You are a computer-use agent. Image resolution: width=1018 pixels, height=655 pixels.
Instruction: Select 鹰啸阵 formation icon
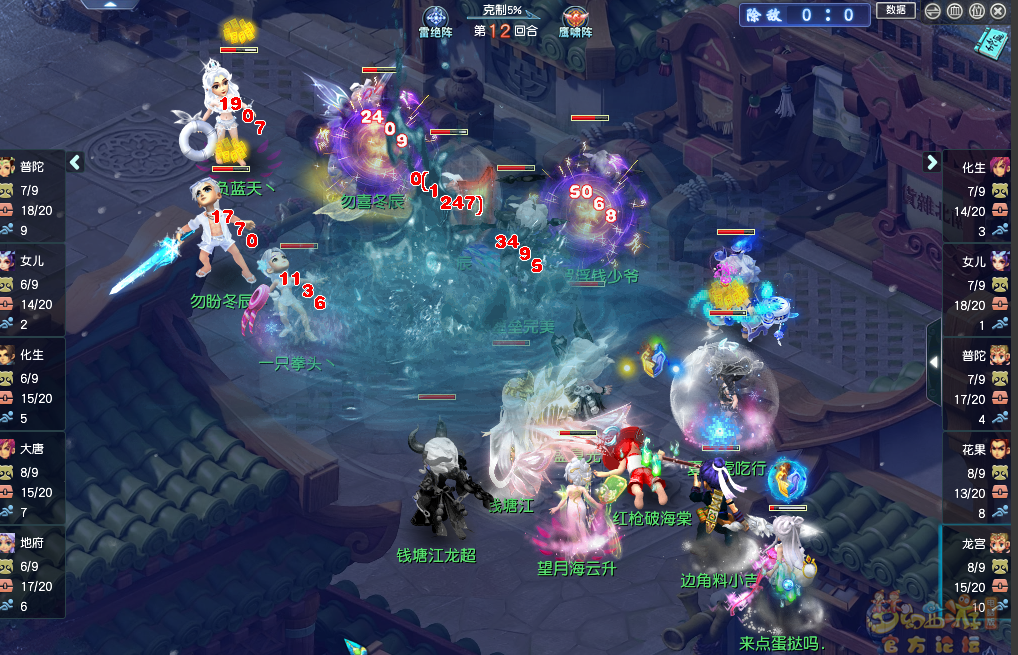[x=575, y=18]
